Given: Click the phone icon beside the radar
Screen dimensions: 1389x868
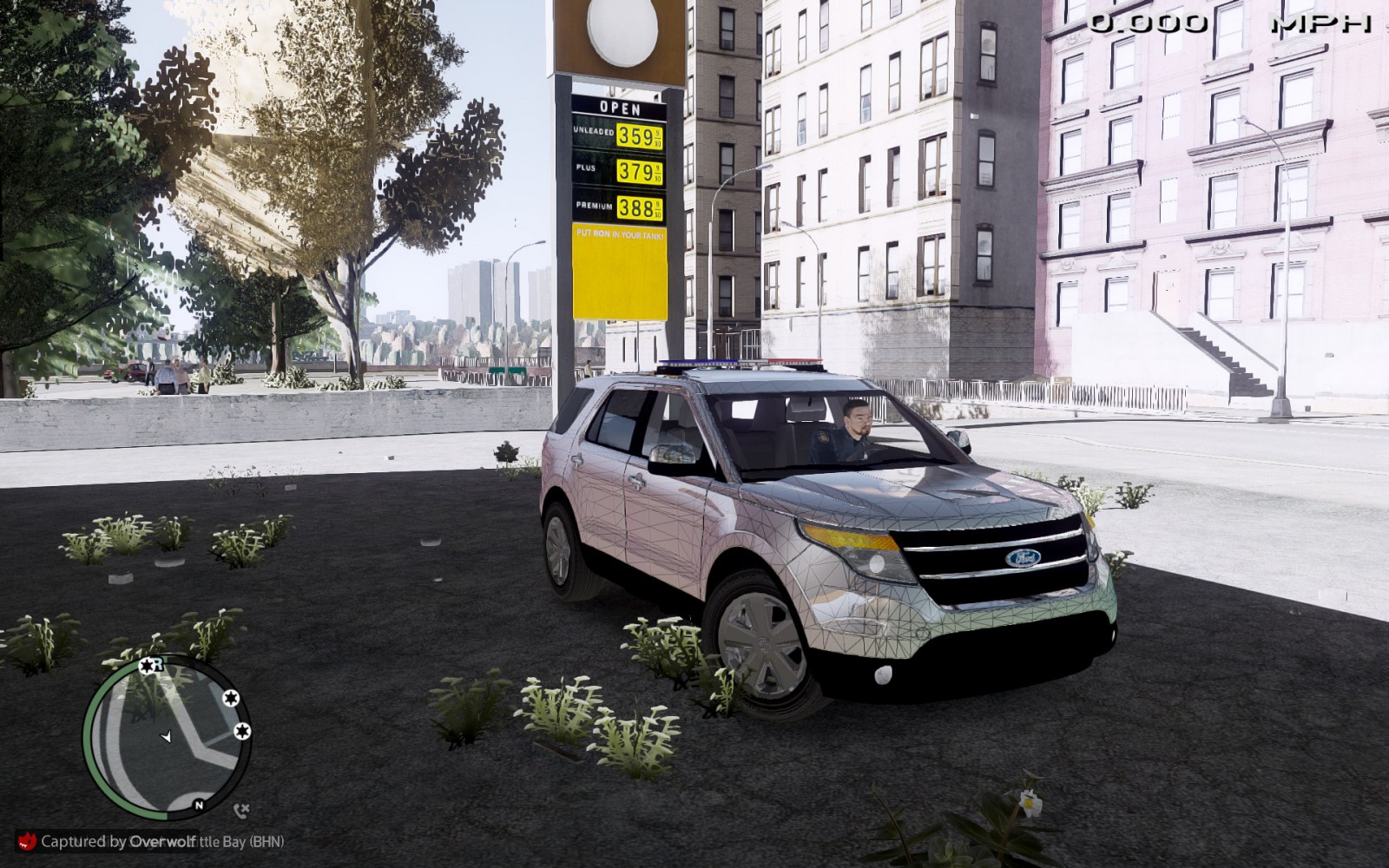Looking at the screenshot, I should click(240, 811).
